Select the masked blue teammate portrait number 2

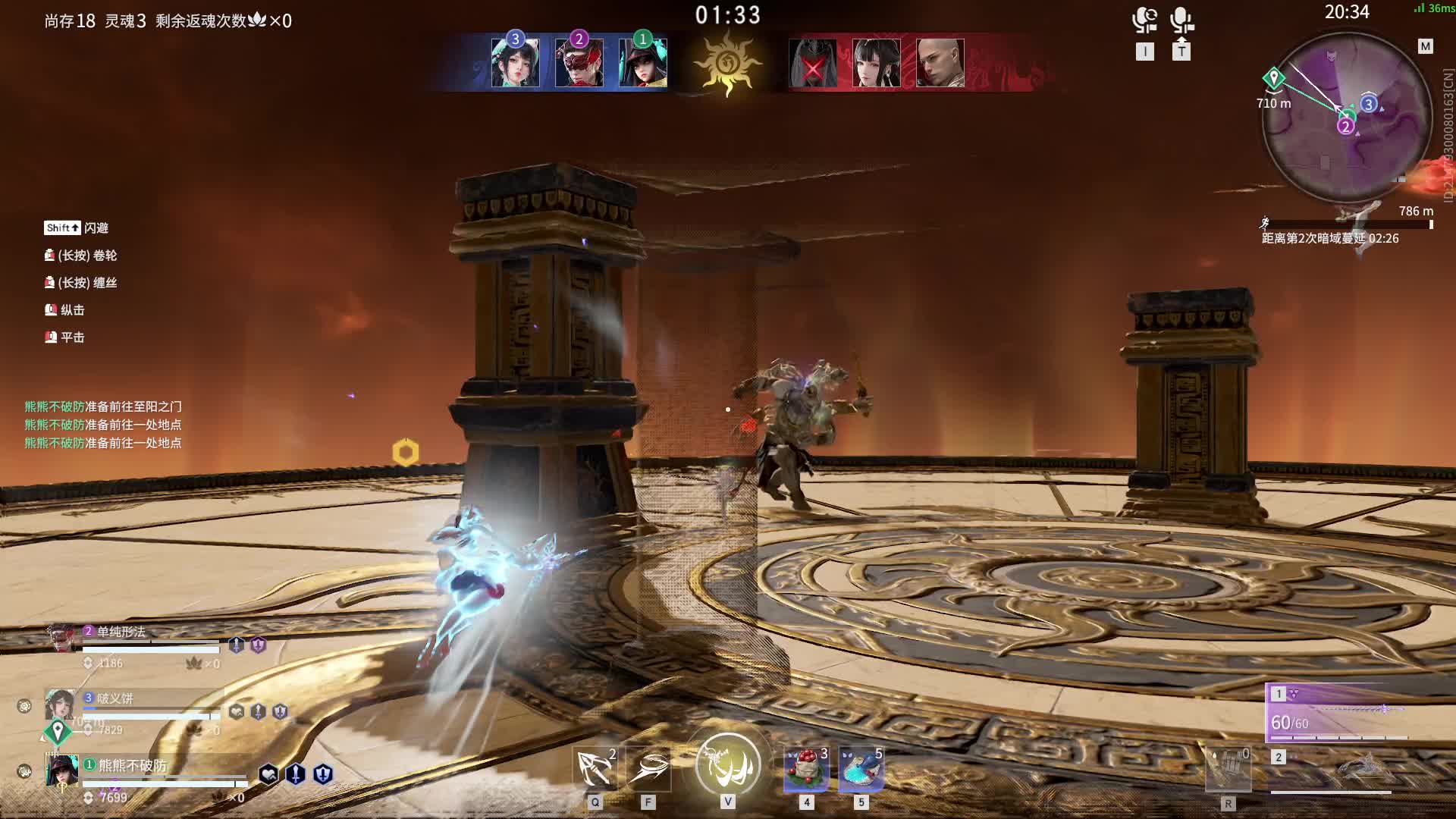tap(579, 63)
